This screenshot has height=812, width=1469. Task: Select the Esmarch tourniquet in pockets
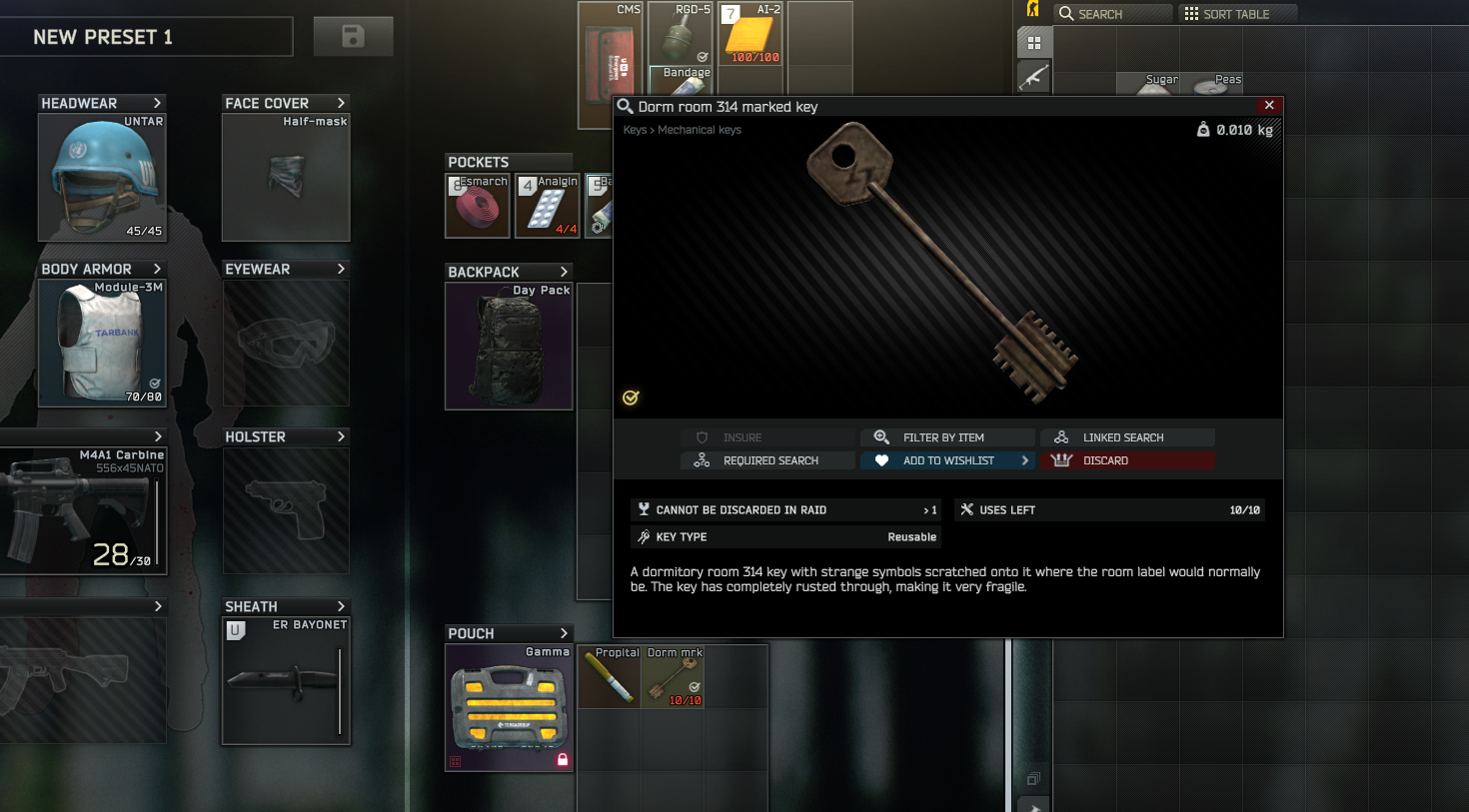478,207
